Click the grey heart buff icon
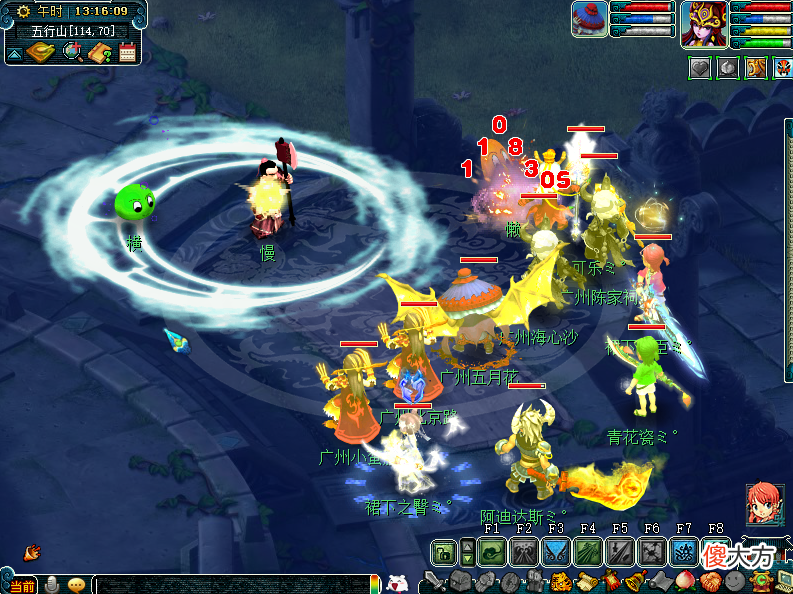 pyautogui.click(x=701, y=68)
